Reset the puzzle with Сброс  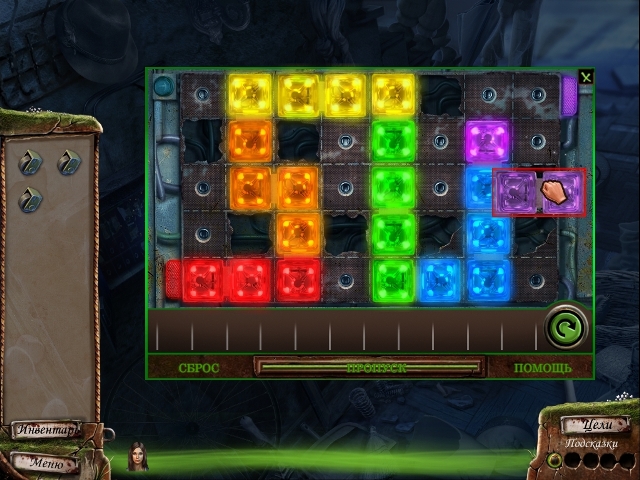click(x=199, y=367)
